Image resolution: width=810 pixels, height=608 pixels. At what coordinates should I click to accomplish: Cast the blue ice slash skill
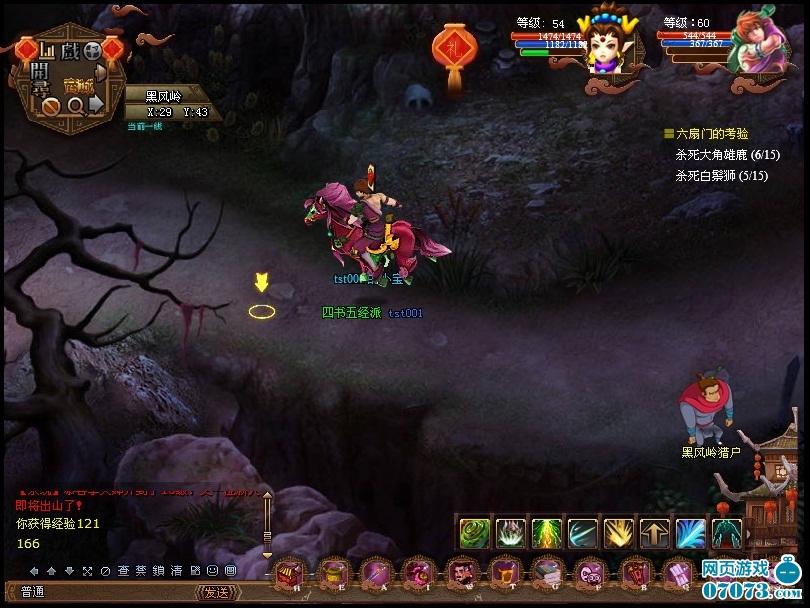click(690, 533)
